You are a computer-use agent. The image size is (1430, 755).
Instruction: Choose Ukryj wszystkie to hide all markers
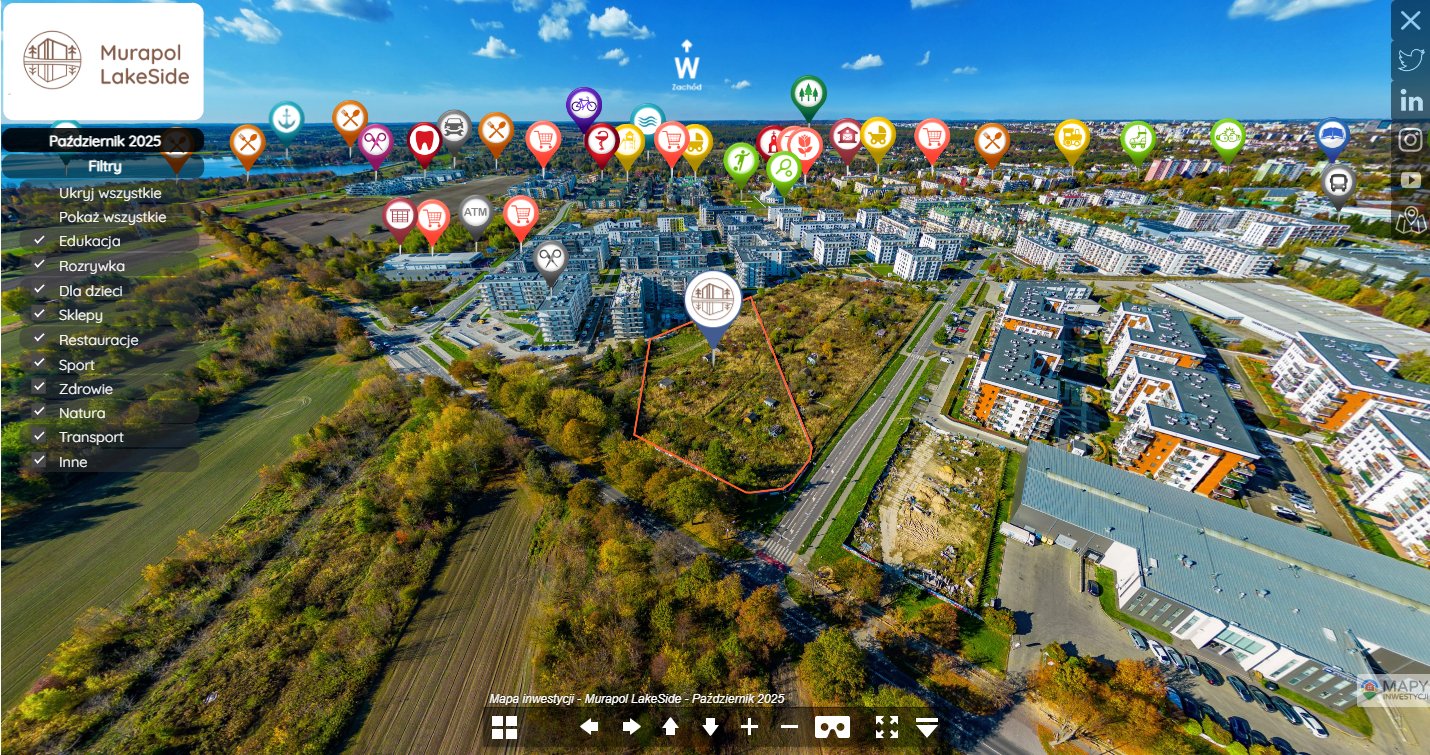(x=109, y=193)
